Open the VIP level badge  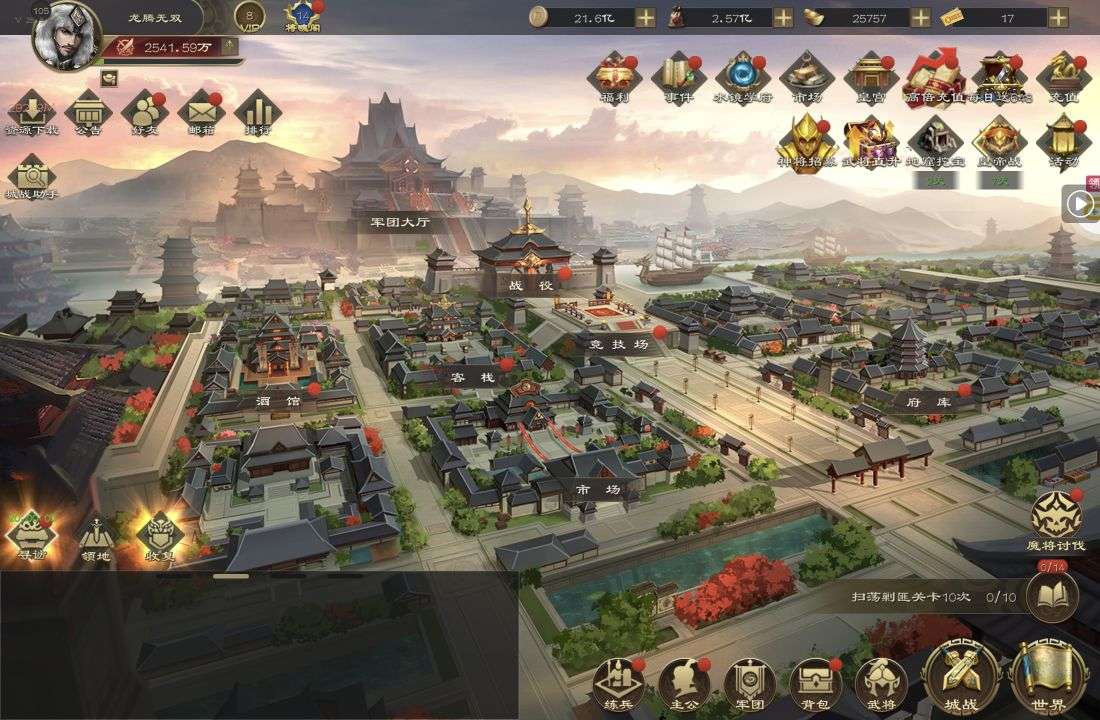249,16
